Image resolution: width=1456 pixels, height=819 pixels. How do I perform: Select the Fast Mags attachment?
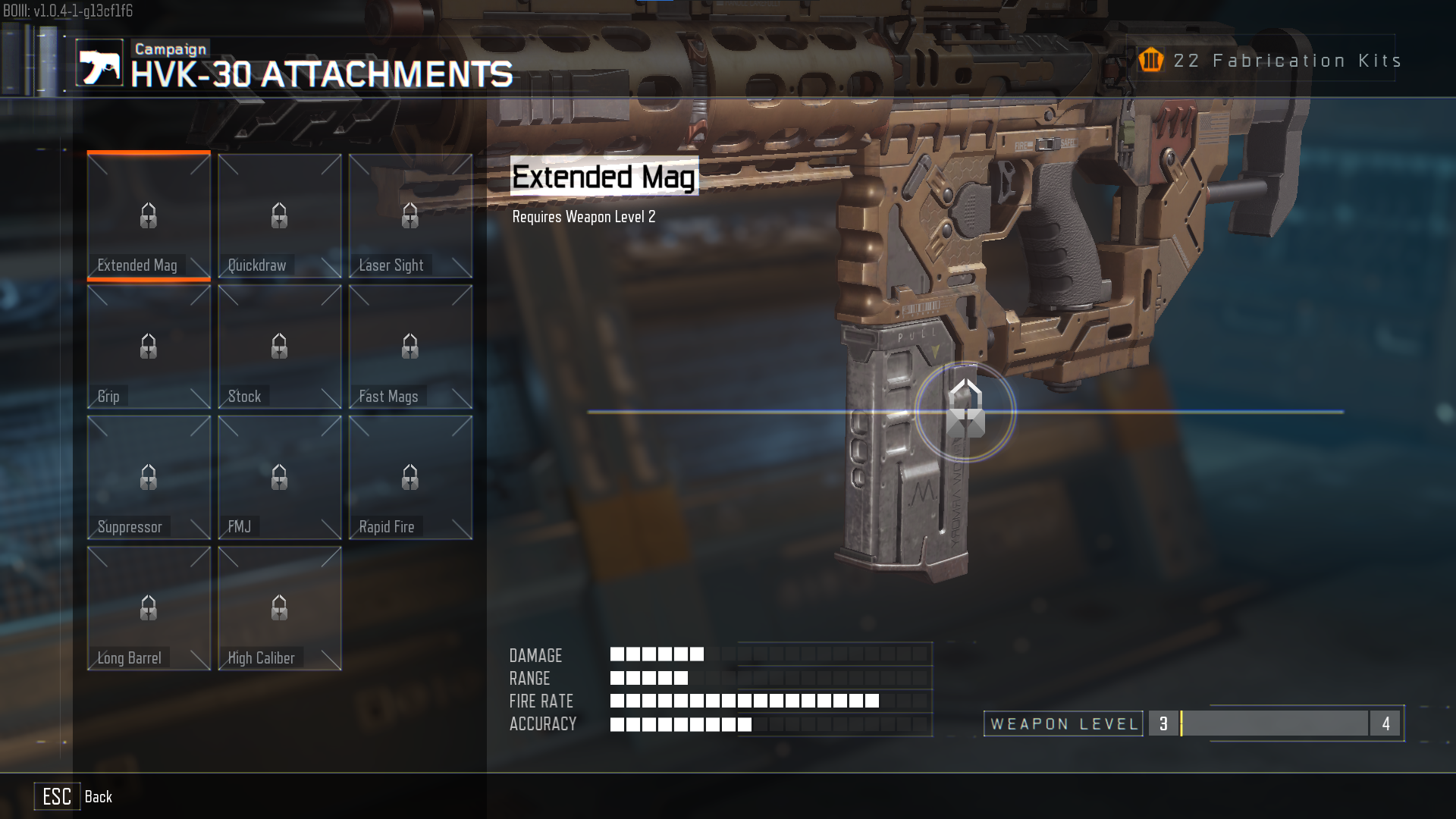pyautogui.click(x=410, y=347)
